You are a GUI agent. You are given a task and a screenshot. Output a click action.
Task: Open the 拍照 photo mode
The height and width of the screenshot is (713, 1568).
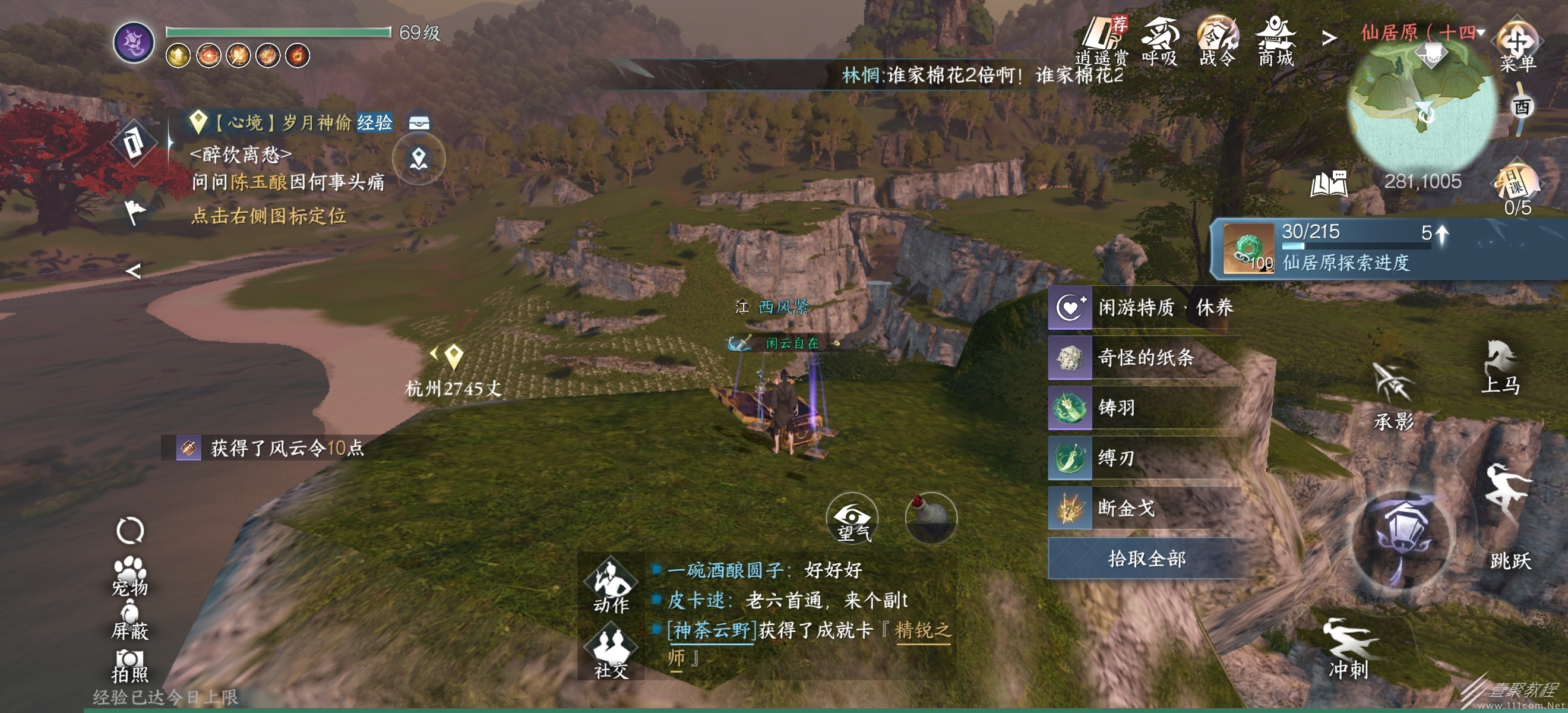pyautogui.click(x=129, y=665)
